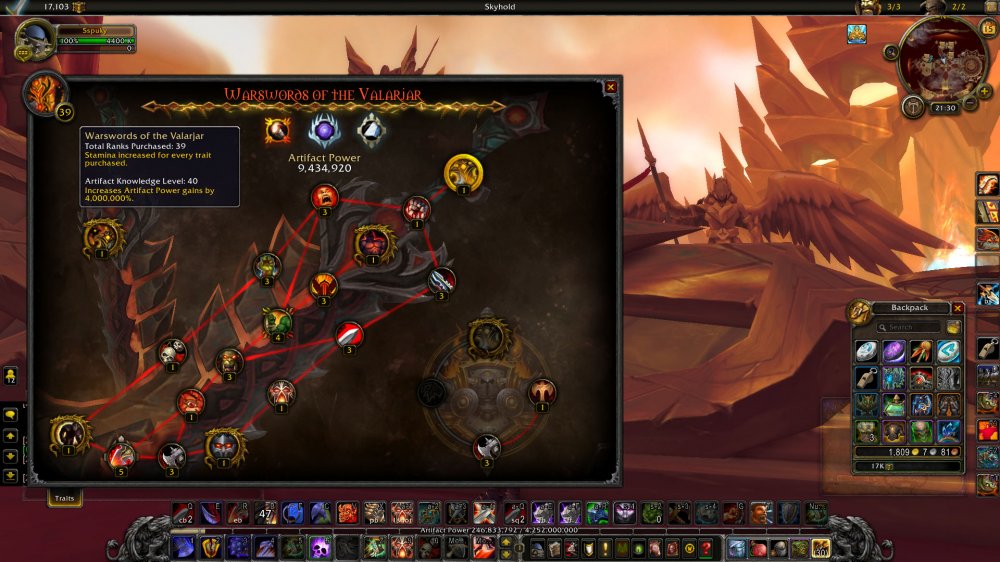Zoom in on the minimap

coord(985,92)
